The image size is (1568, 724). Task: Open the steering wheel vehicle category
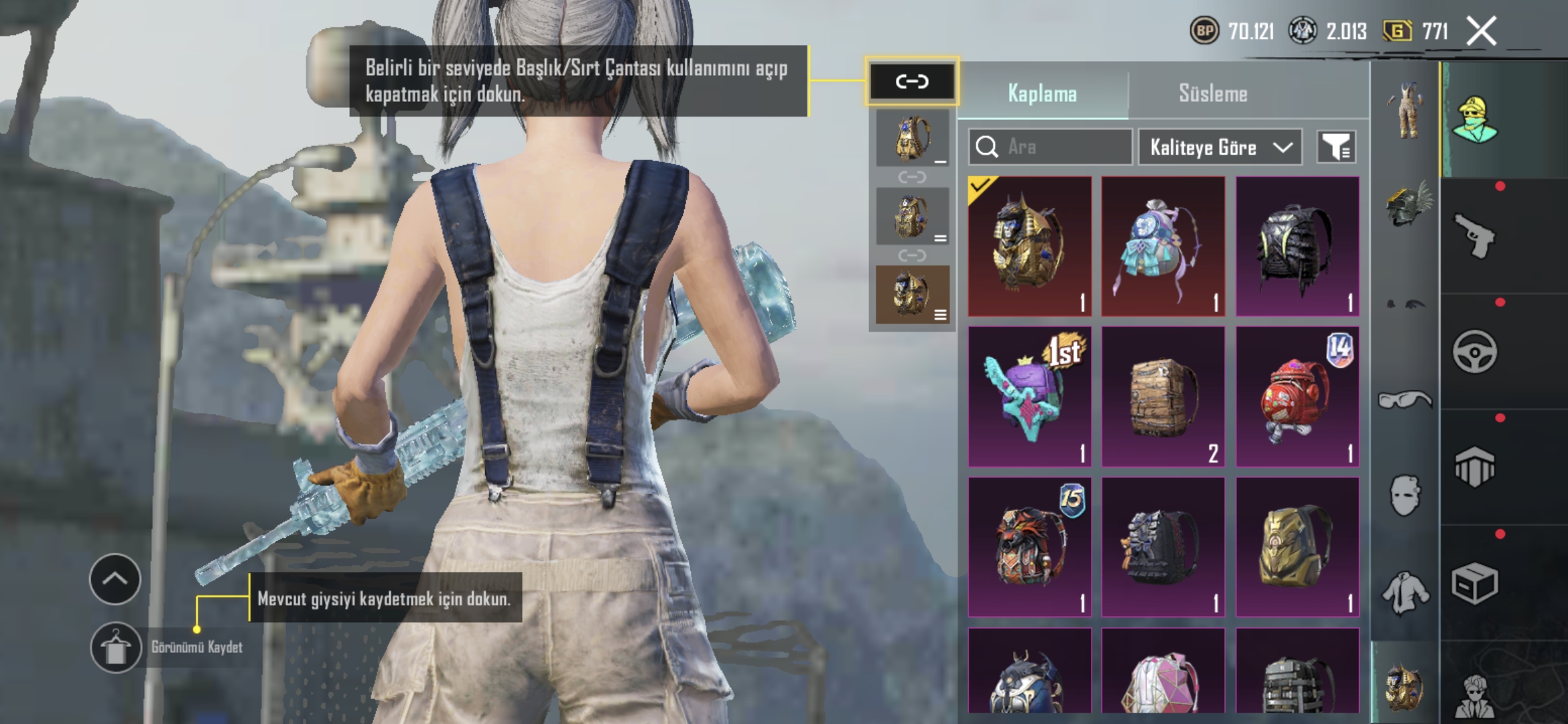[1474, 351]
